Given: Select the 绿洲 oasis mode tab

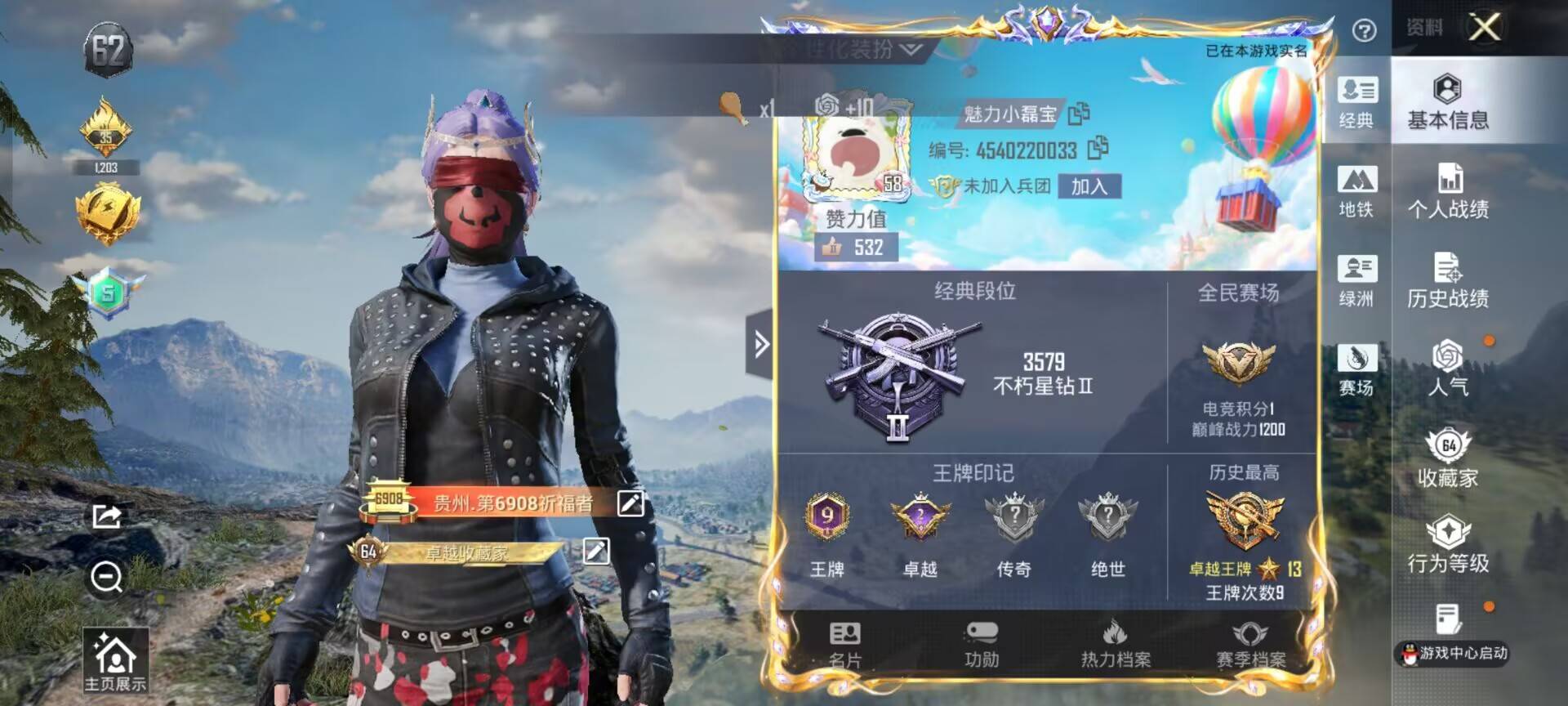Looking at the screenshot, I should 1356,281.
